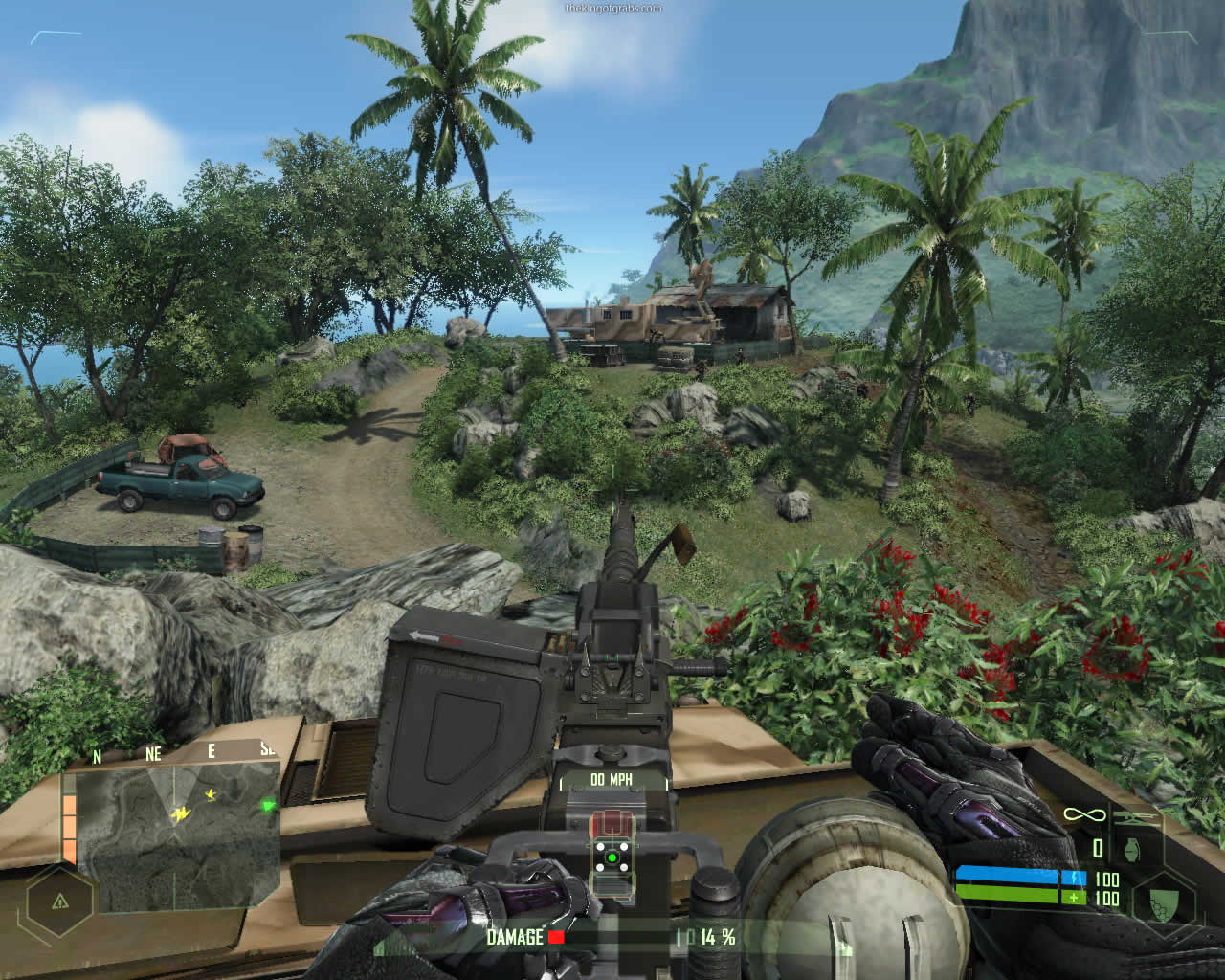The width and height of the screenshot is (1225, 980).
Task: Select the green objective marker on minimap
Action: tap(269, 806)
